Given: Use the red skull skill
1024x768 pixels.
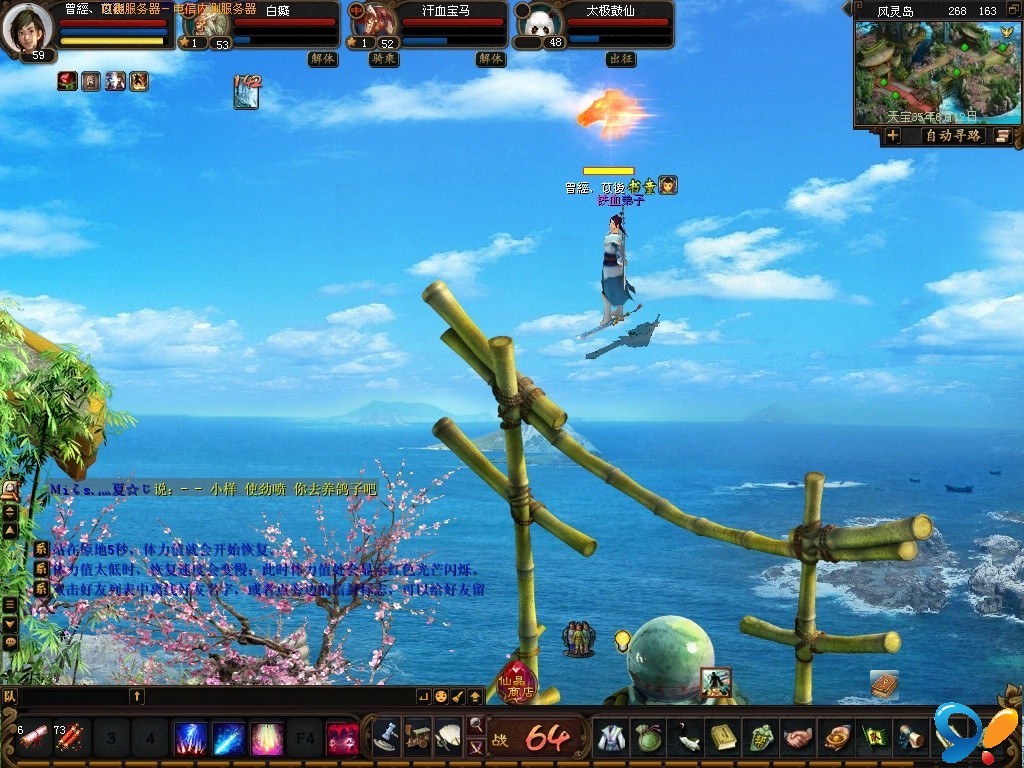Looking at the screenshot, I should [343, 739].
